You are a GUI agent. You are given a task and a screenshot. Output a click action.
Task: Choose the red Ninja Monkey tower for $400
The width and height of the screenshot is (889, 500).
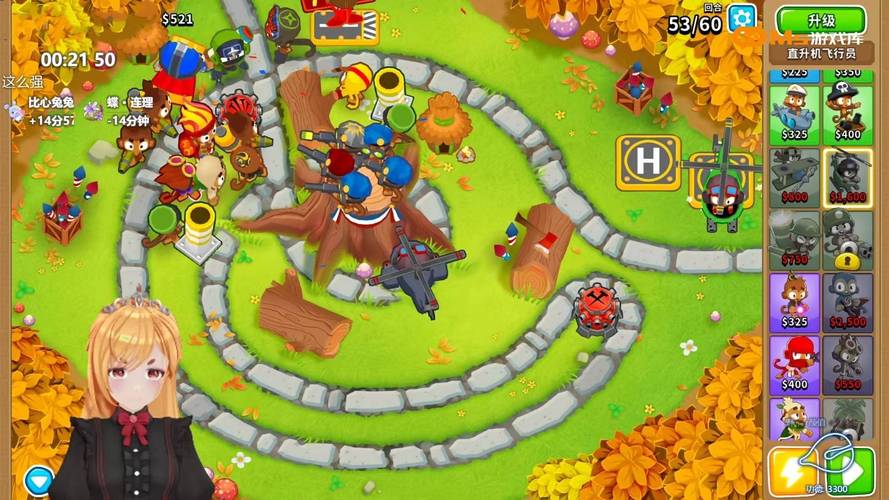tap(794, 364)
